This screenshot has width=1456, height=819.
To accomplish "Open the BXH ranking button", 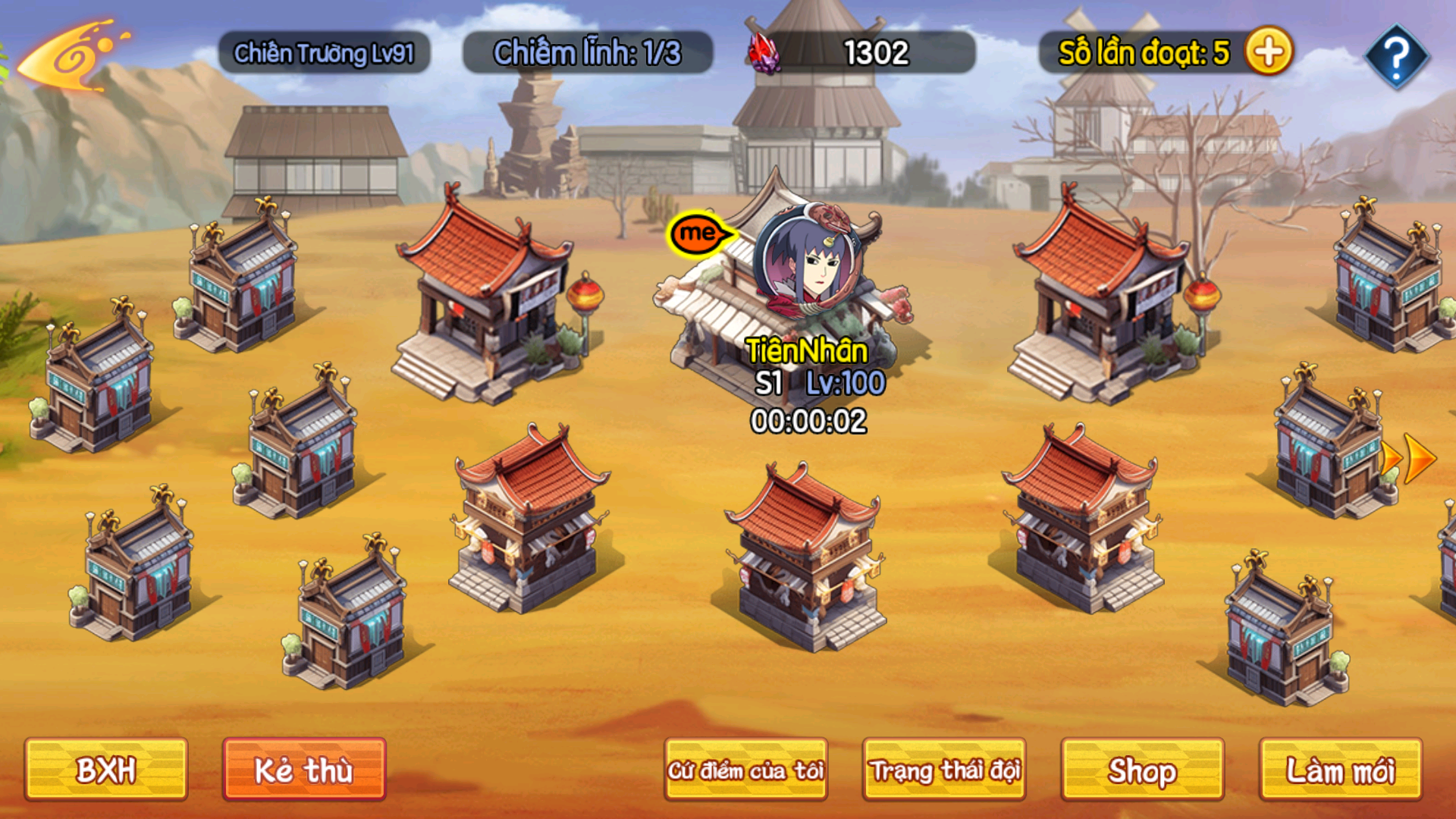I will 105,770.
